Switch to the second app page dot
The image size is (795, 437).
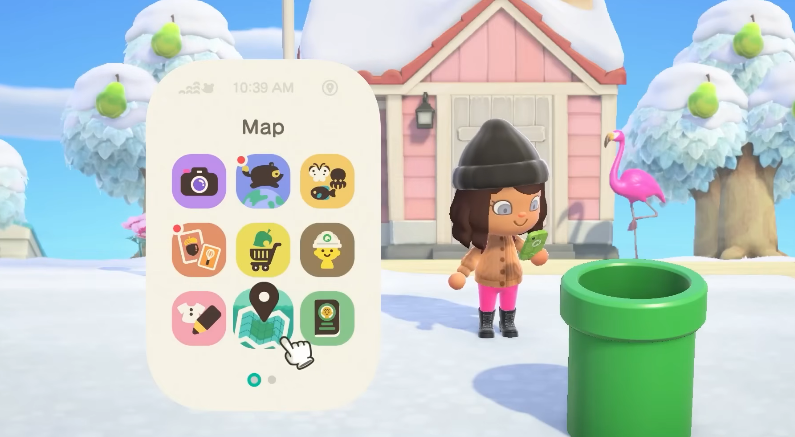272,380
